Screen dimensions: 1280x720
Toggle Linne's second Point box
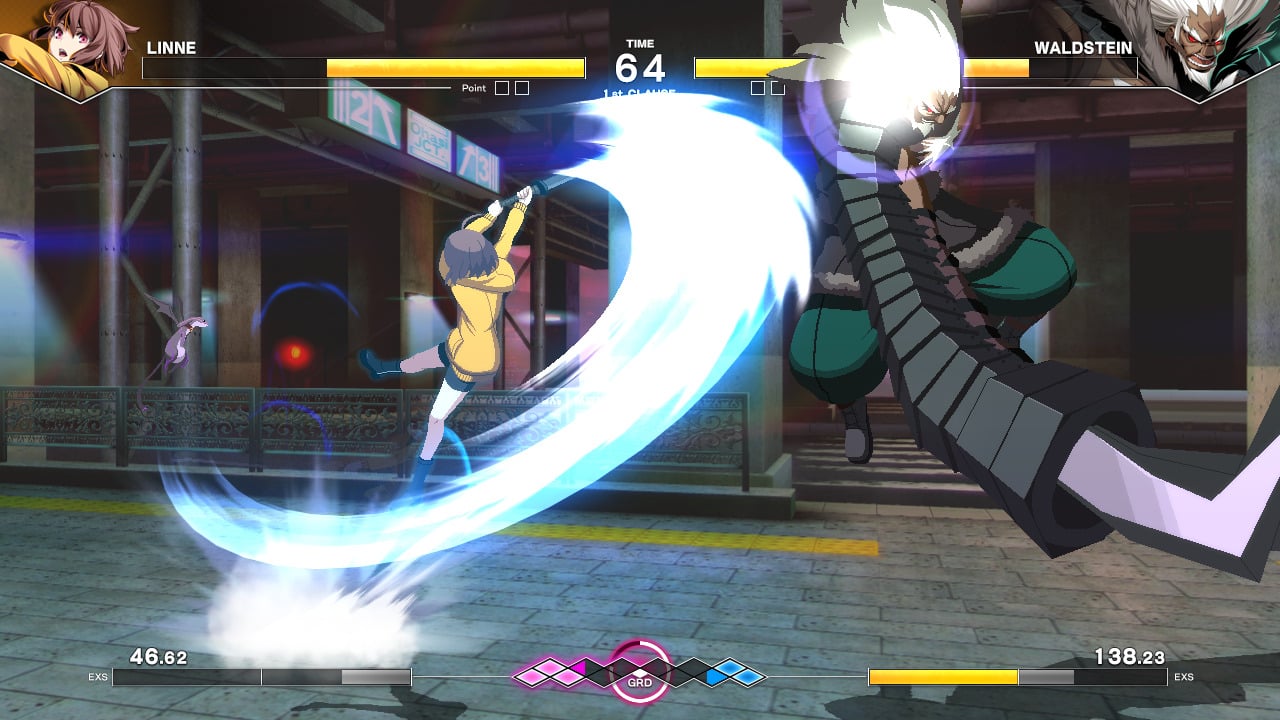523,87
